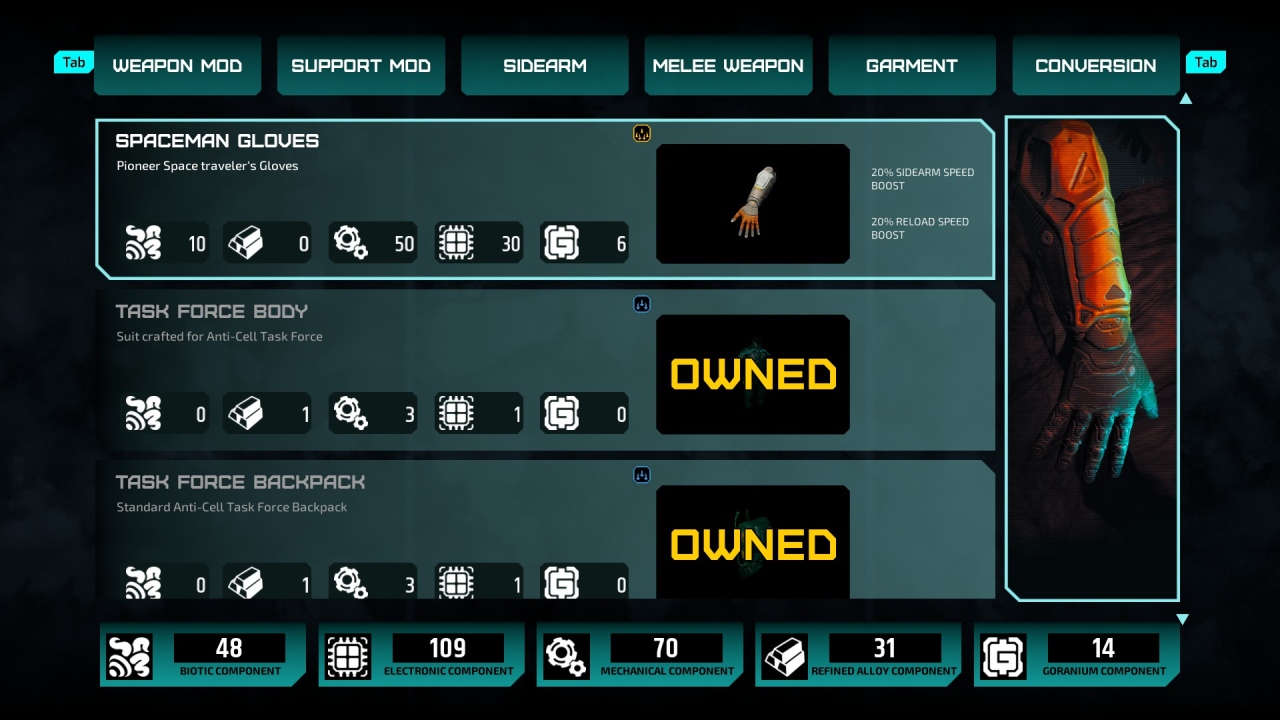
Task: Open the Sidearm category tab
Action: (544, 64)
